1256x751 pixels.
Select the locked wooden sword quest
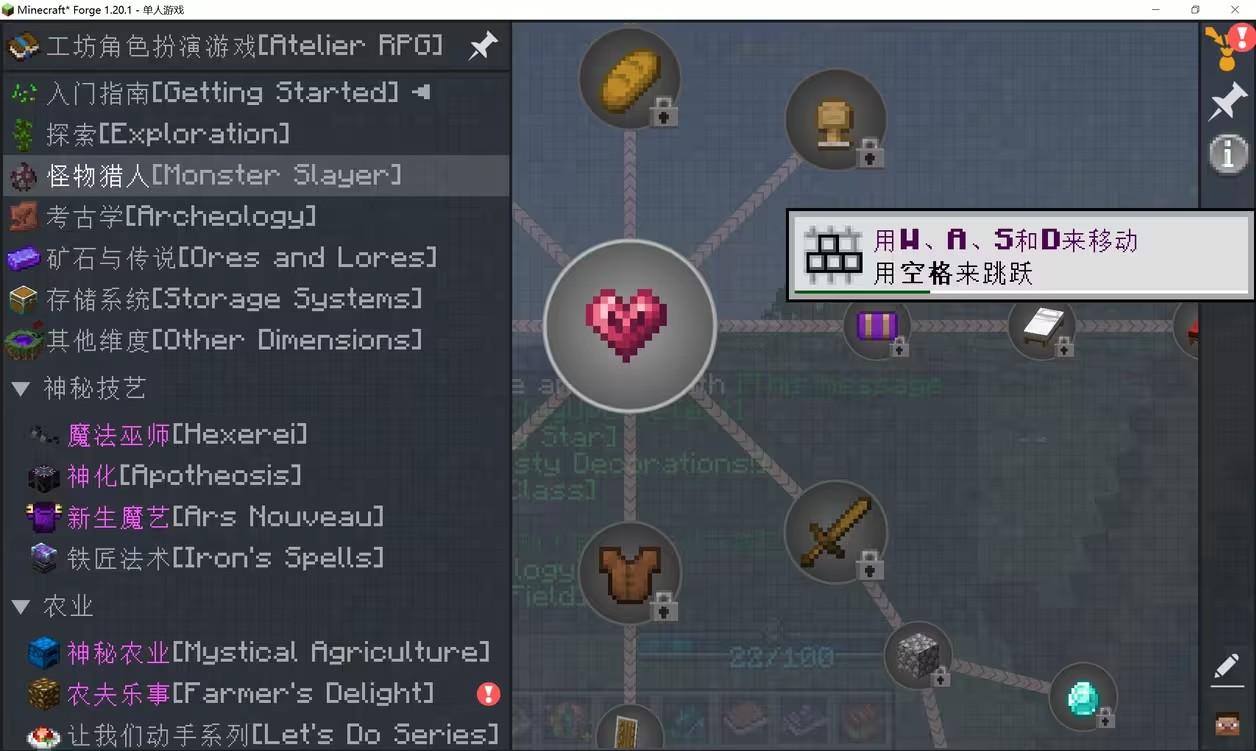pos(835,530)
